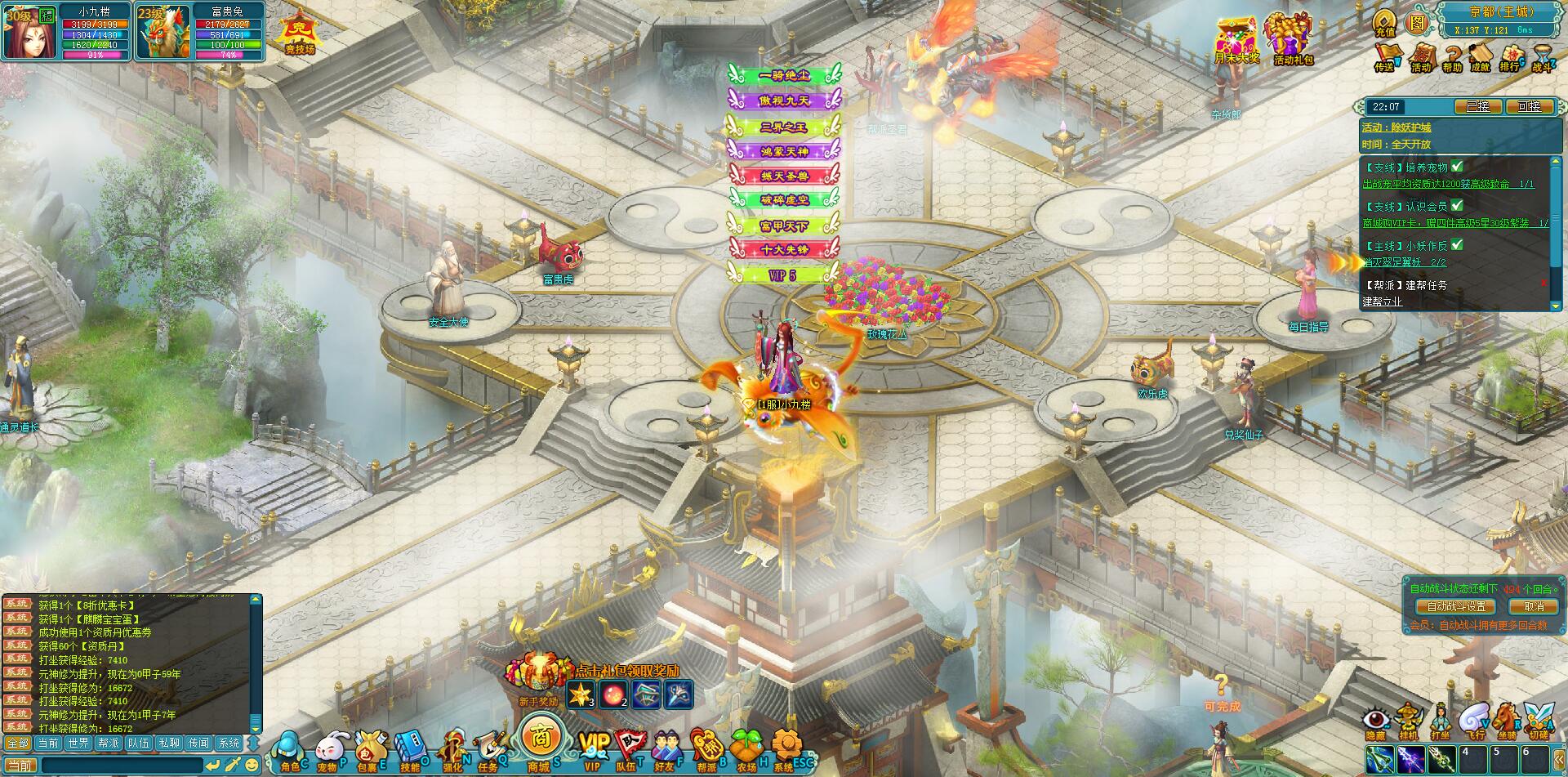The width and height of the screenshot is (1568, 777).
Task: Open the 竞技场 arena icon
Action: (299, 33)
